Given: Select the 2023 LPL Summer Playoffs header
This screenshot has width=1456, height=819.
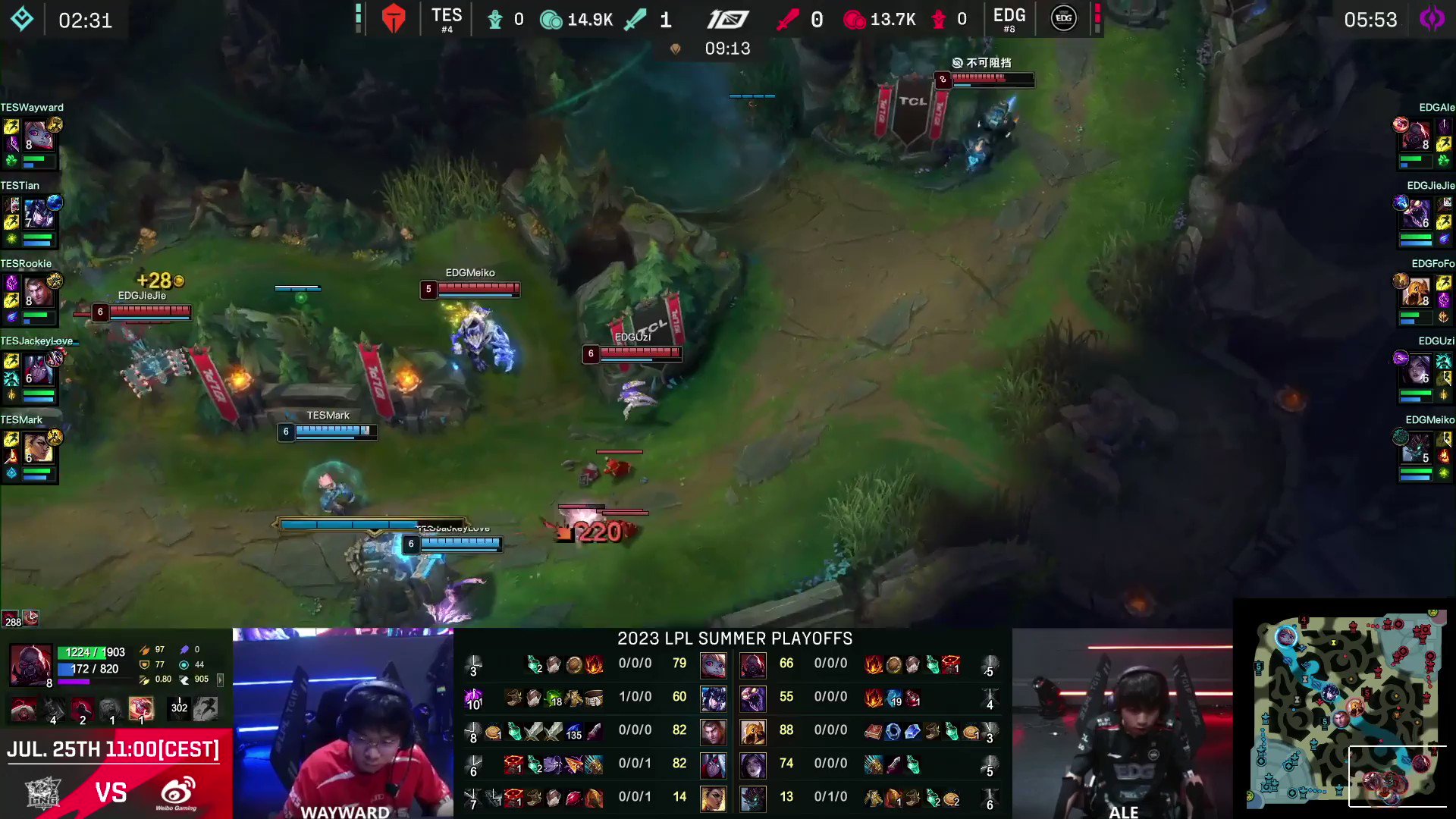Looking at the screenshot, I should click(733, 639).
